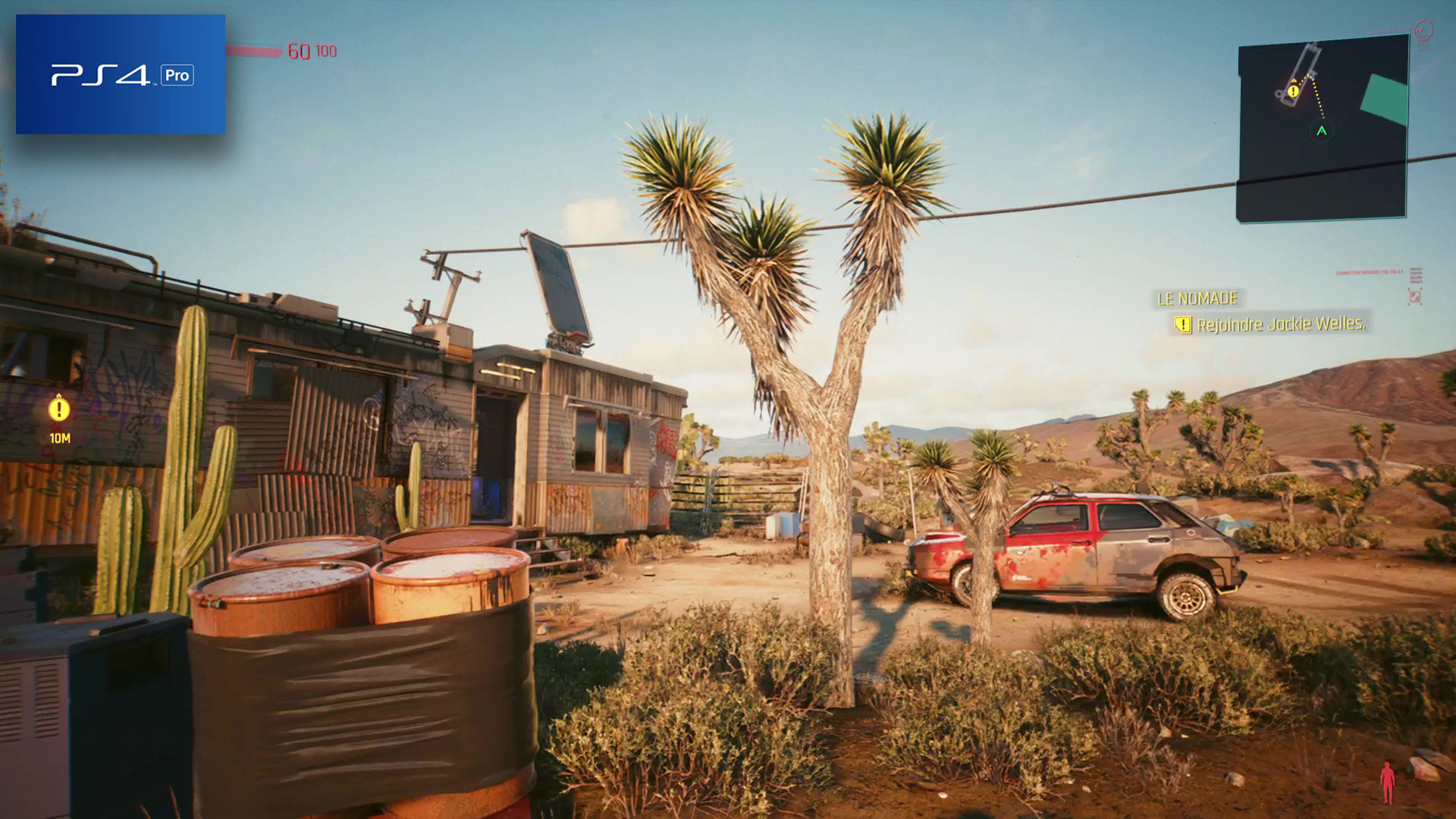Open the LE NOMADE quest title

pyautogui.click(x=1197, y=299)
